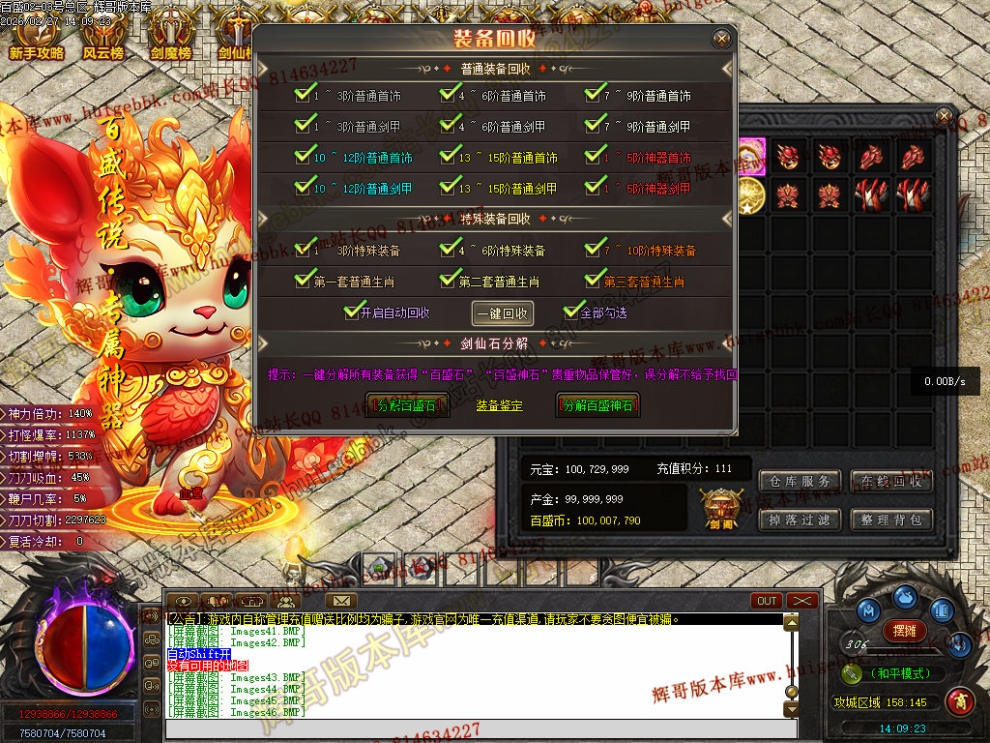The width and height of the screenshot is (990, 743).
Task: Close the 装备回收 equipment recycle window
Action: click(721, 39)
